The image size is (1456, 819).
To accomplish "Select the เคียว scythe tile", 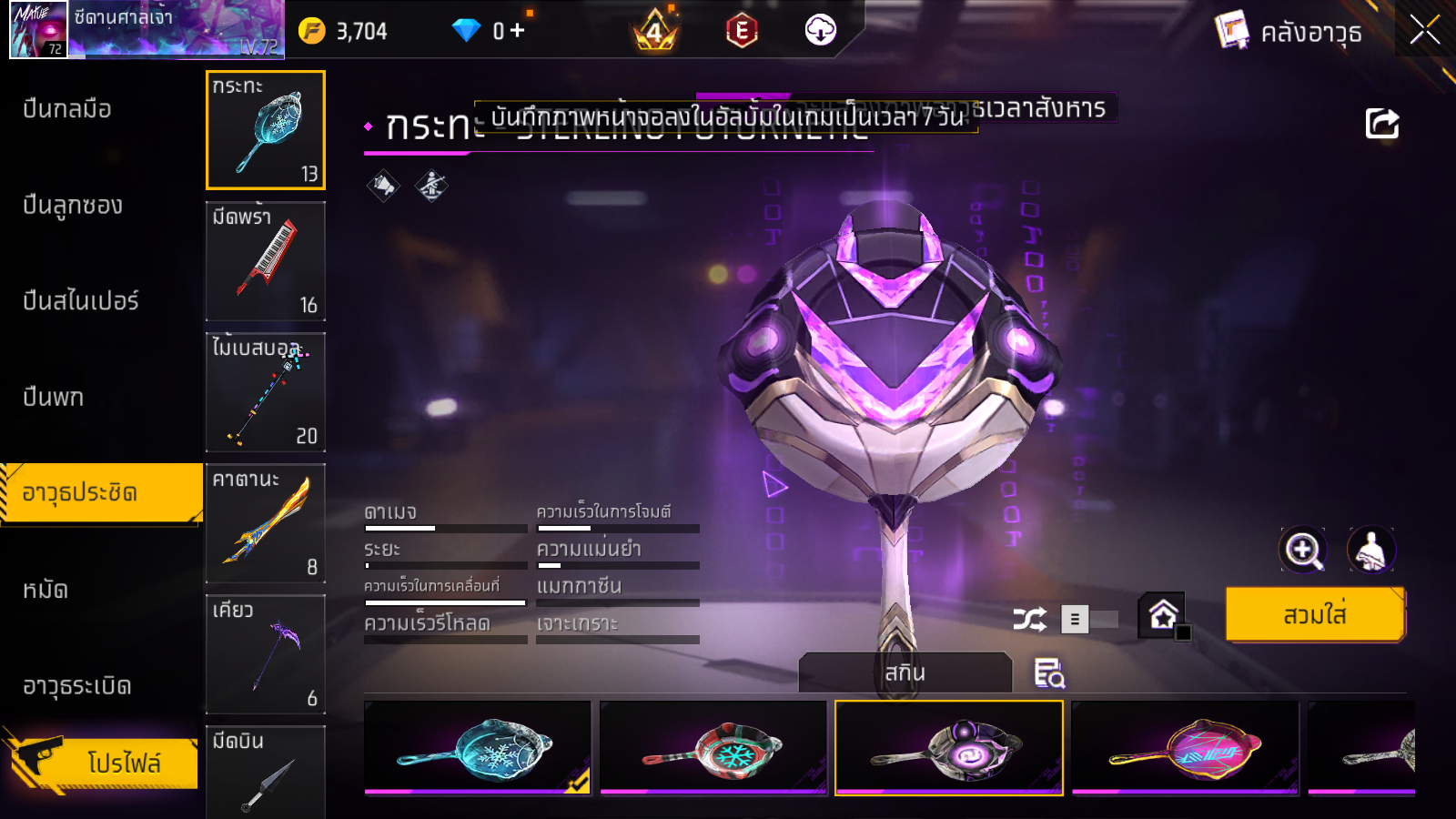I will (266, 654).
